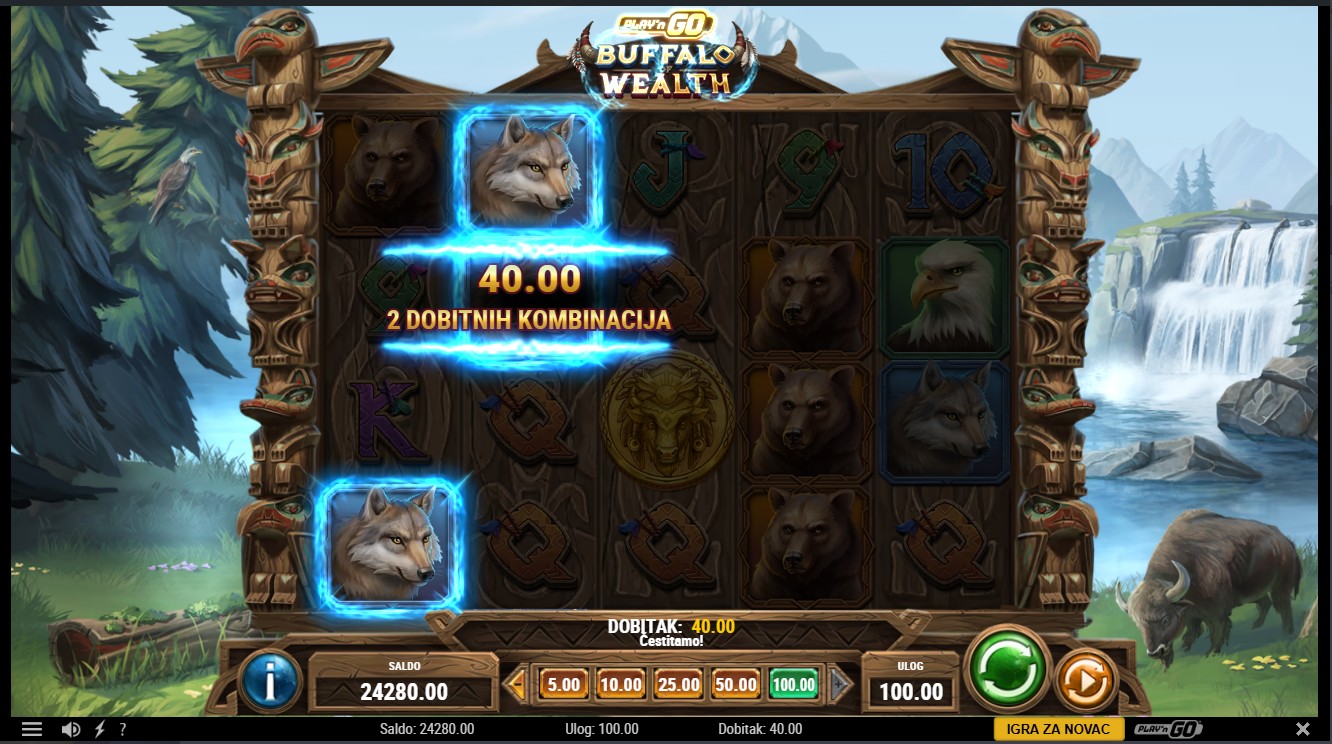1332x744 pixels.
Task: Pick the 50.00 bet option
Action: (x=736, y=685)
